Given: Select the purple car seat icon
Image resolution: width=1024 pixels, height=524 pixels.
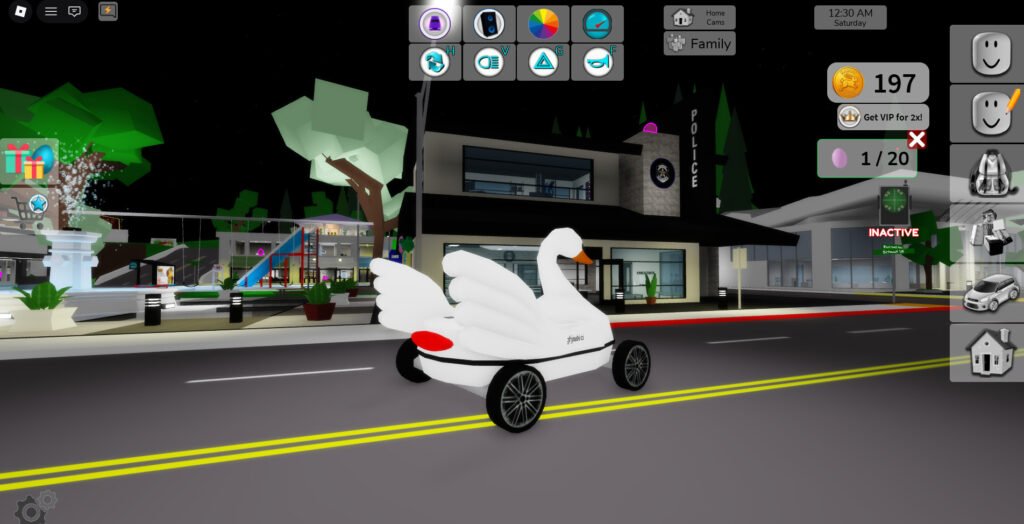Looking at the screenshot, I should pos(435,23).
